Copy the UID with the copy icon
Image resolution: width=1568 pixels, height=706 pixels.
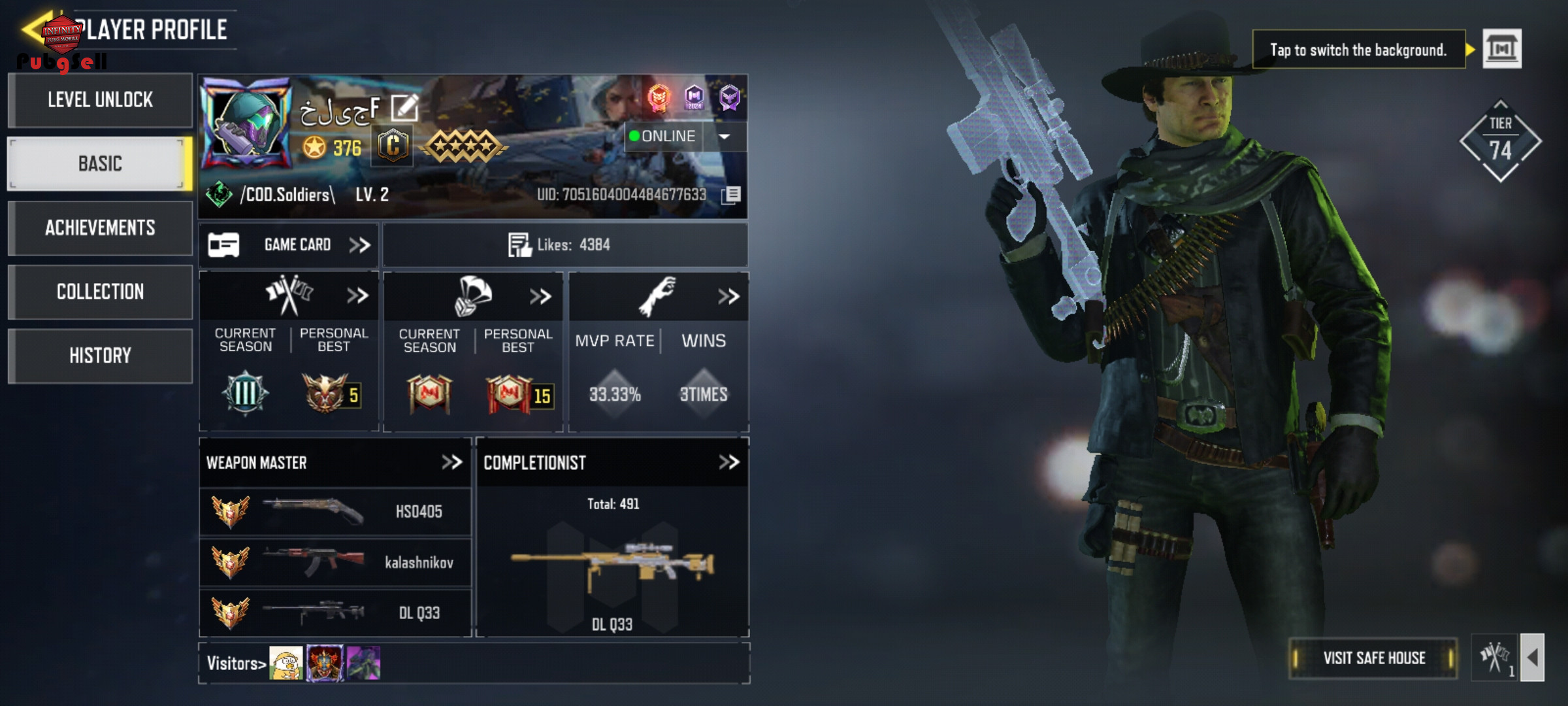731,195
